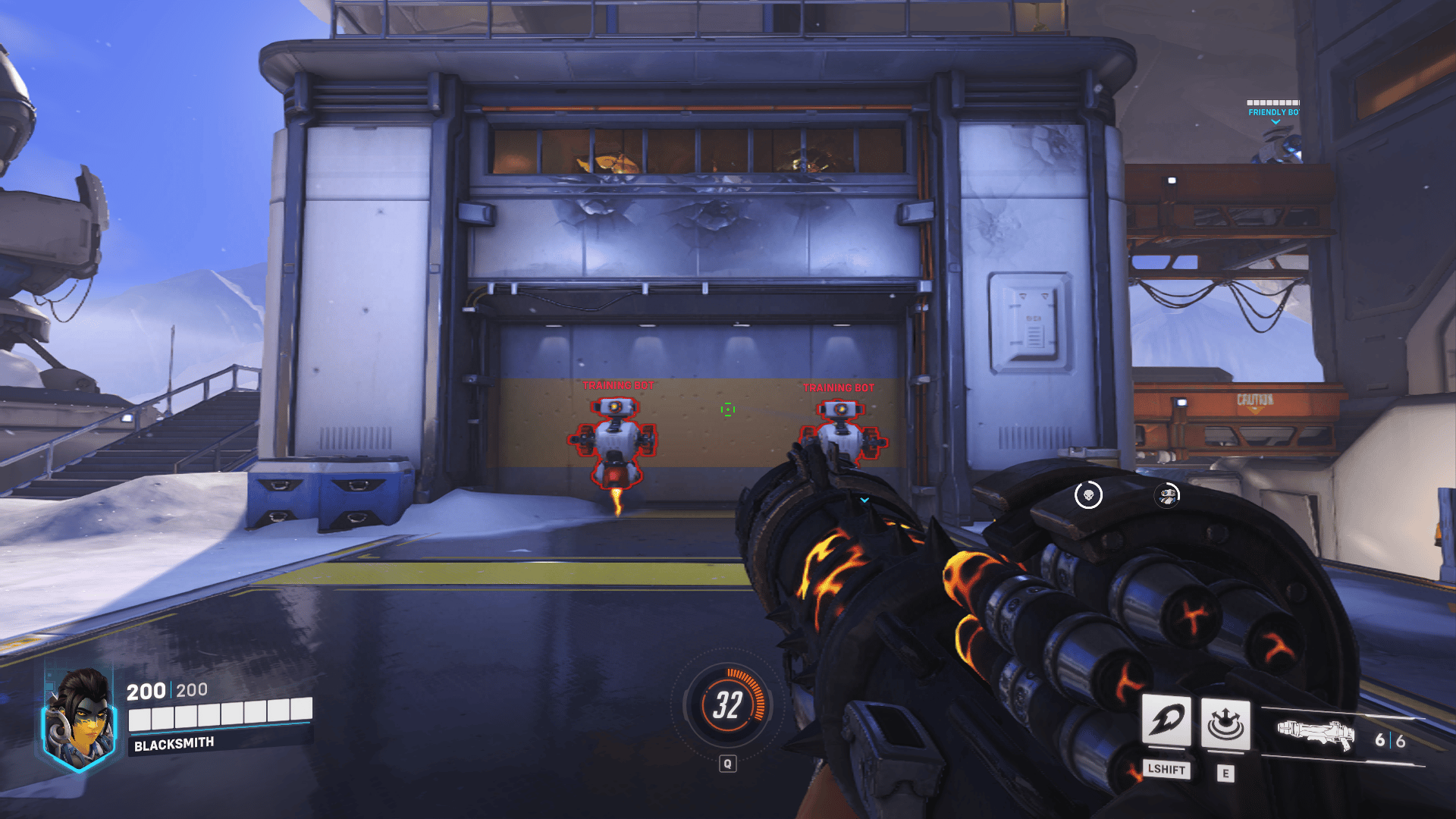This screenshot has height=819, width=1456.
Task: Click the green crosshair reticle at screen center
Action: point(728,409)
